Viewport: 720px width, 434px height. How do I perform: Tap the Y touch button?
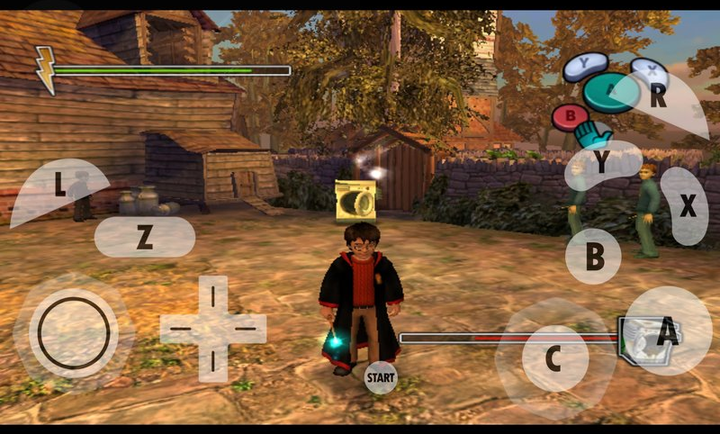[603, 165]
